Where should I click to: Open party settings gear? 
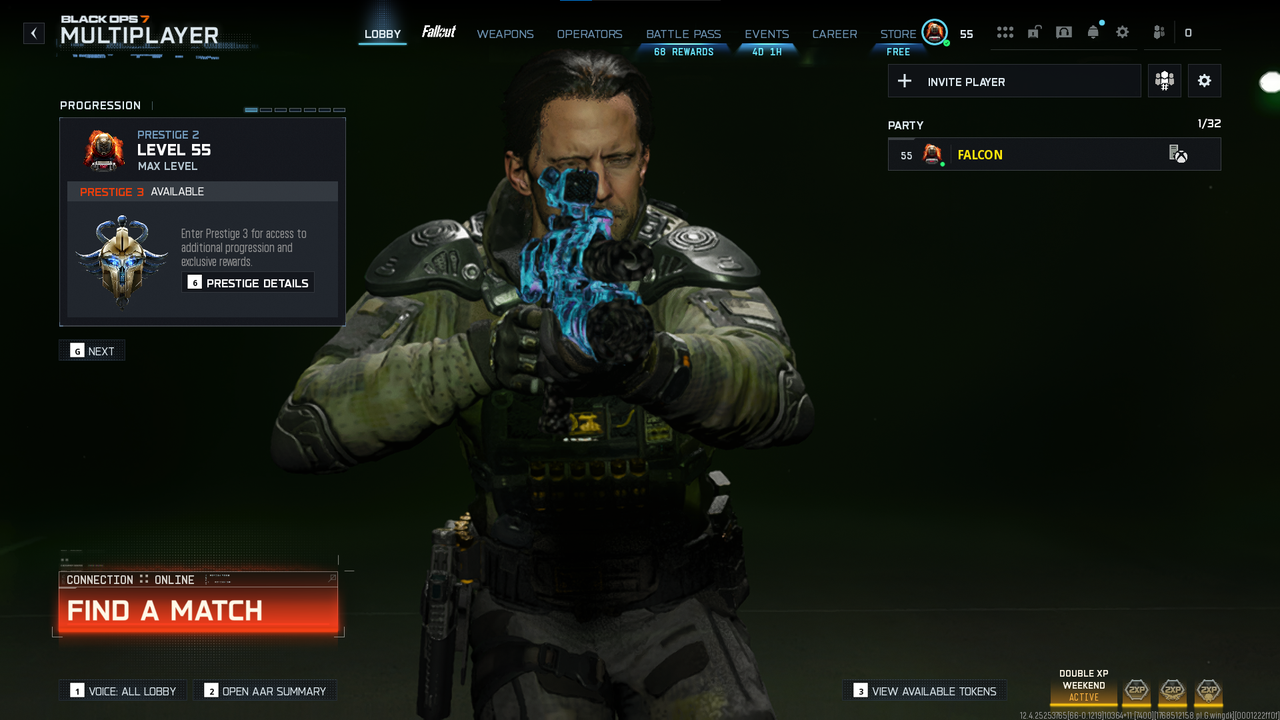(1204, 81)
